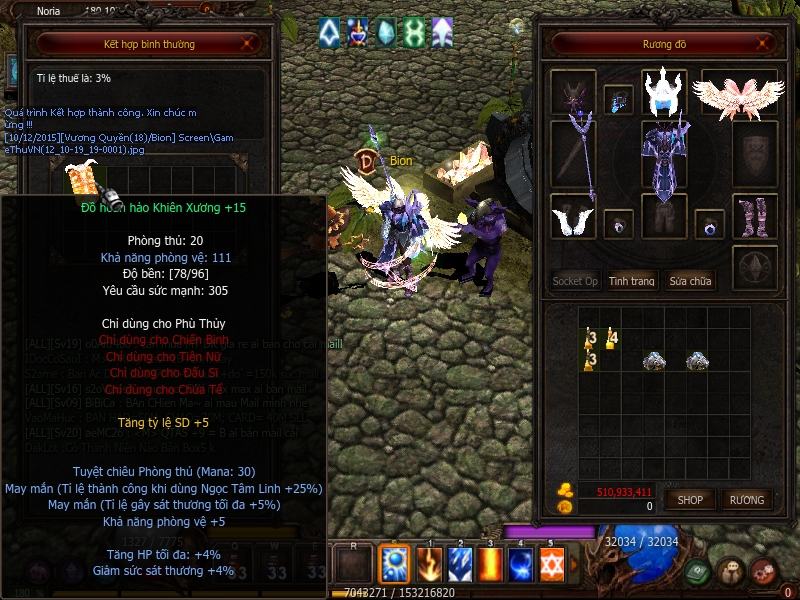Image resolution: width=800 pixels, height=600 pixels.
Task: Click the Socket Op button
Action: pos(575,281)
